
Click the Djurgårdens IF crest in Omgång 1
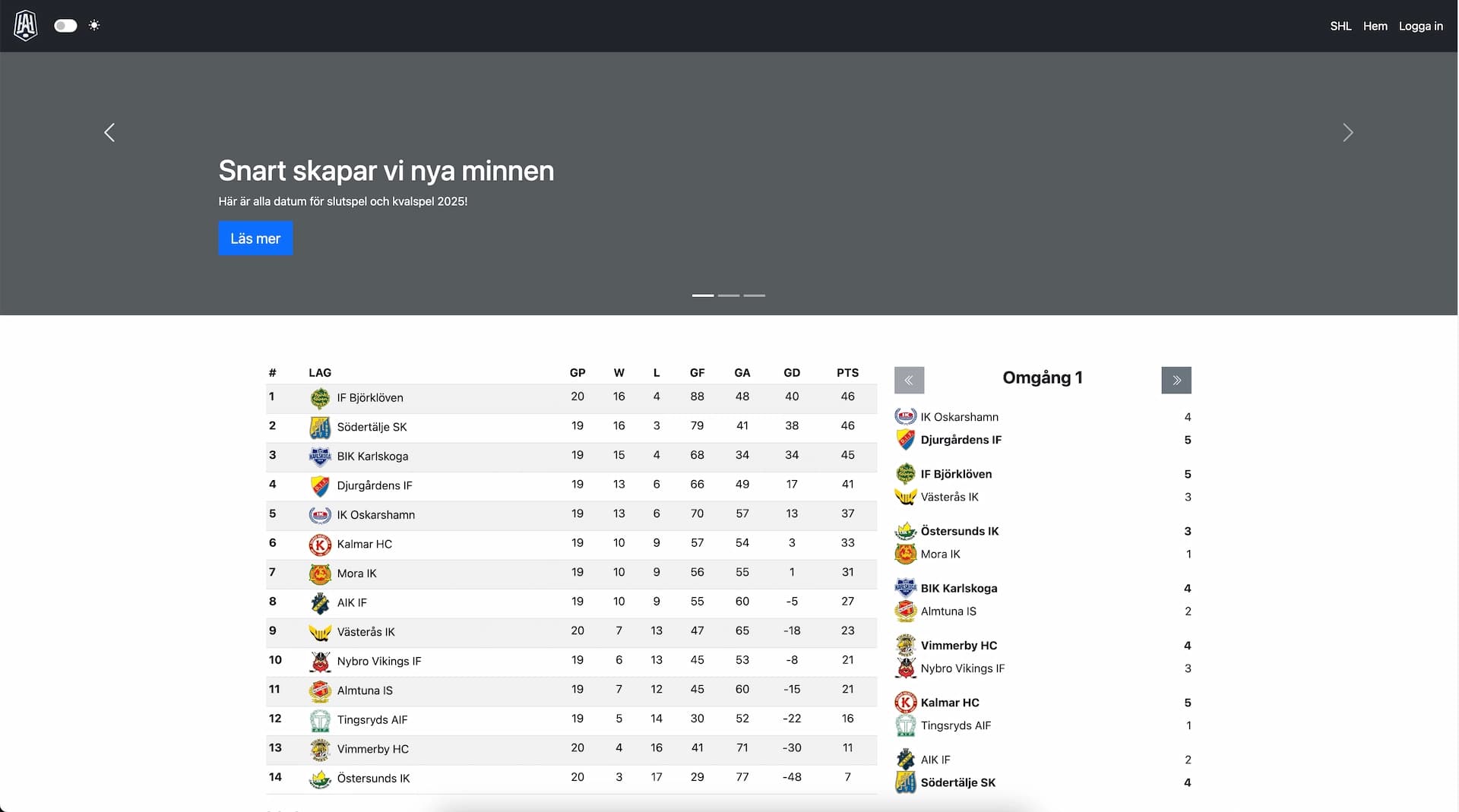tap(906, 440)
